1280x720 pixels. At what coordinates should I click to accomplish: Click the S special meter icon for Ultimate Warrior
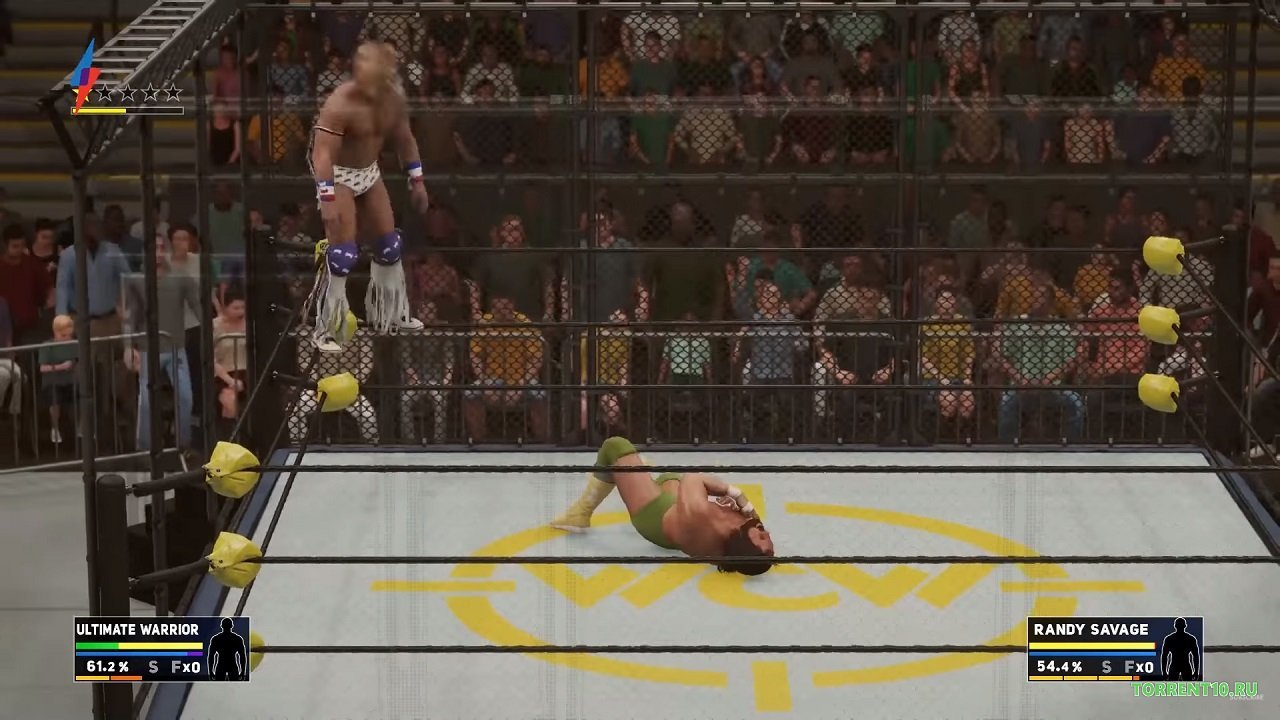(153, 667)
